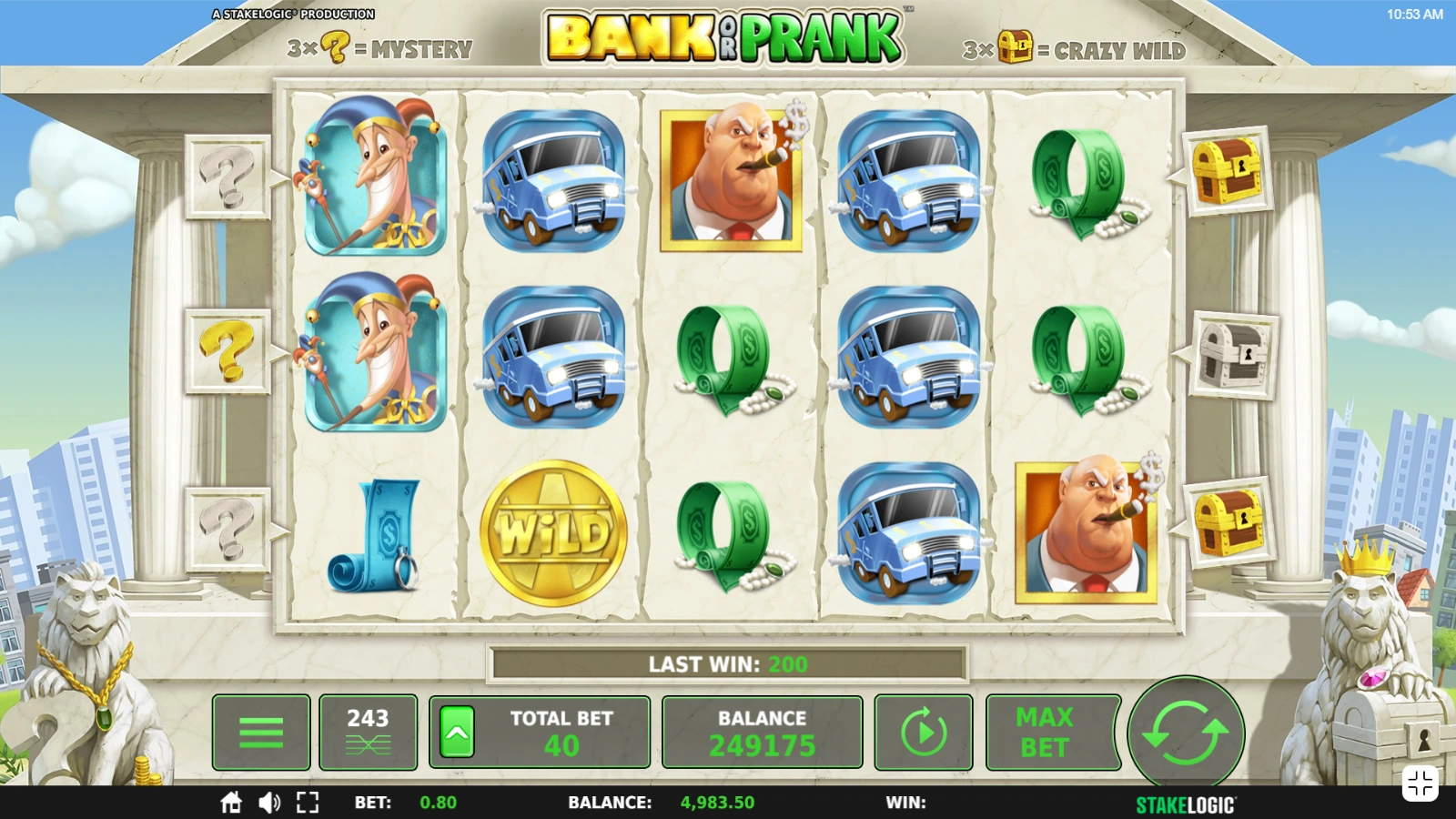Mute game sound with the speaker icon
The height and width of the screenshot is (819, 1456).
point(269,804)
